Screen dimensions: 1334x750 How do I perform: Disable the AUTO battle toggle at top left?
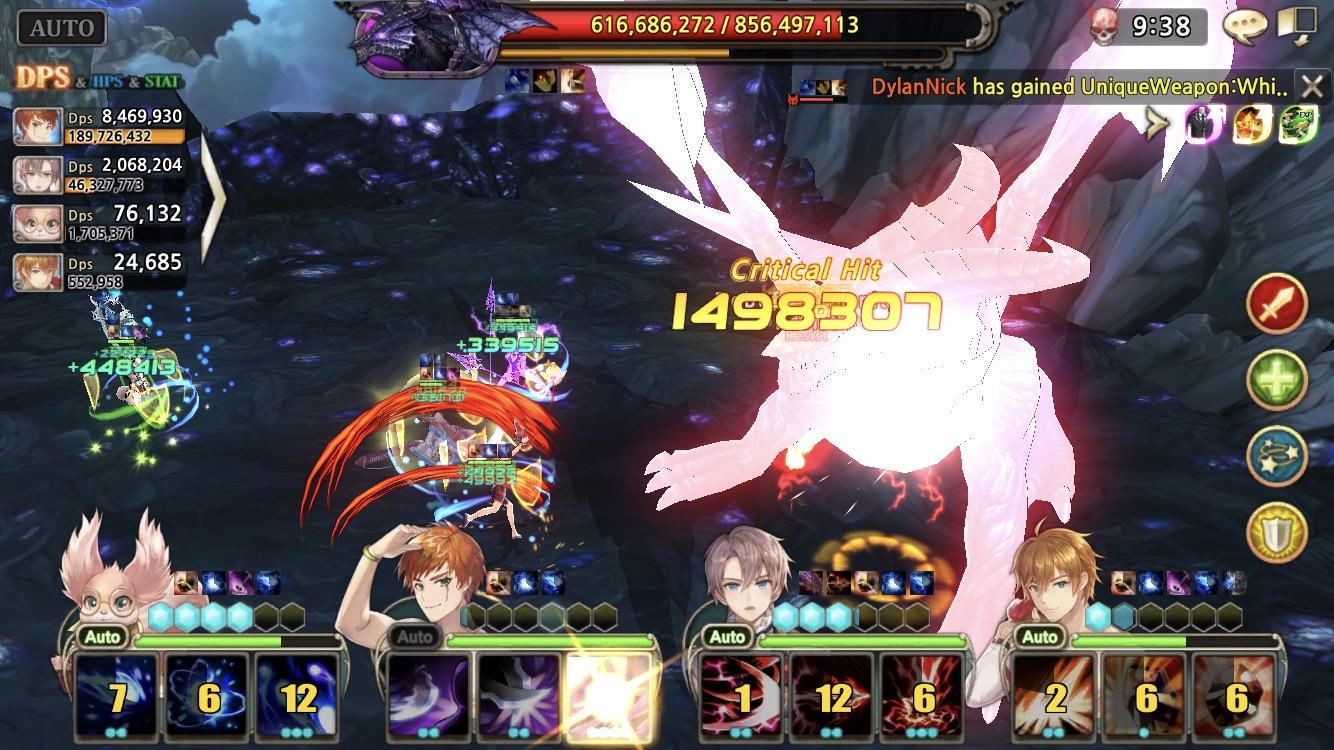tap(60, 26)
